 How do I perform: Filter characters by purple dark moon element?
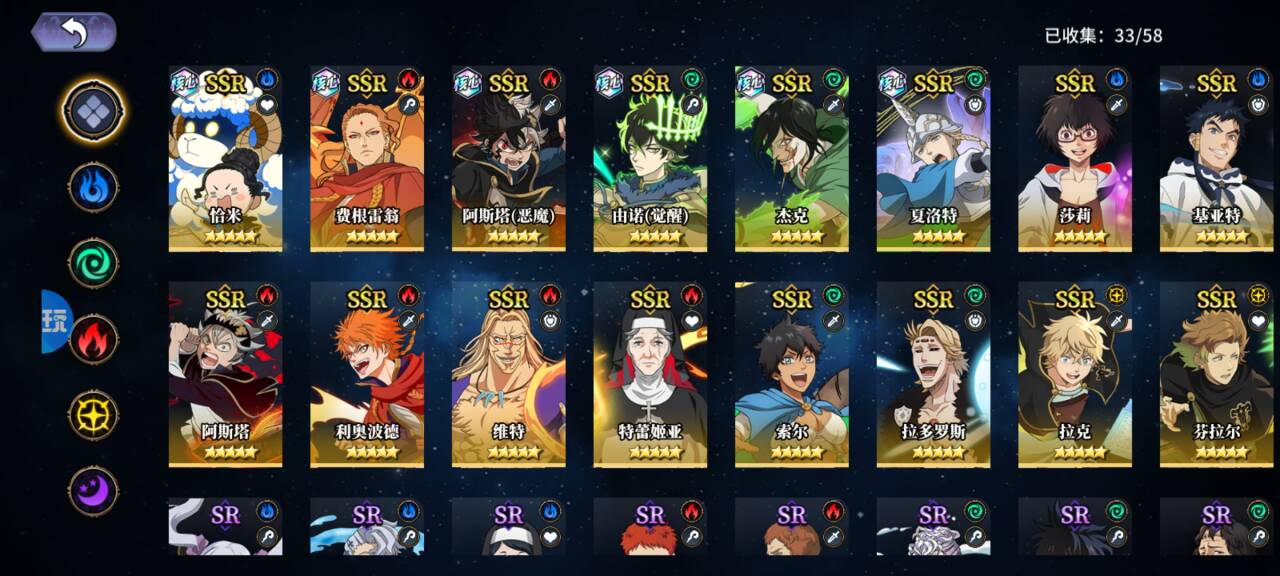point(93,491)
